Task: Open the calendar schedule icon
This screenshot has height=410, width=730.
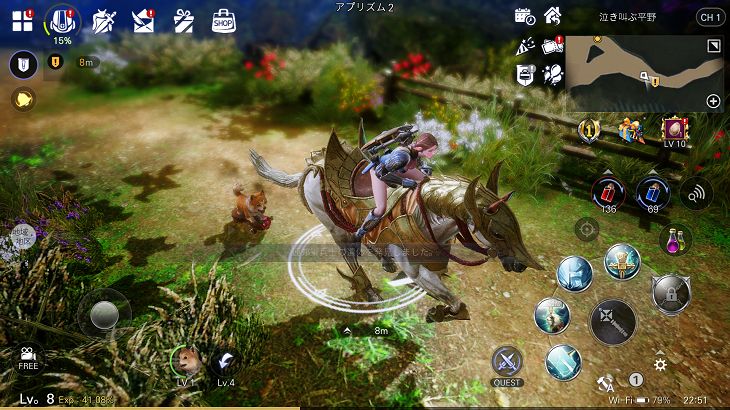Action: click(x=524, y=16)
